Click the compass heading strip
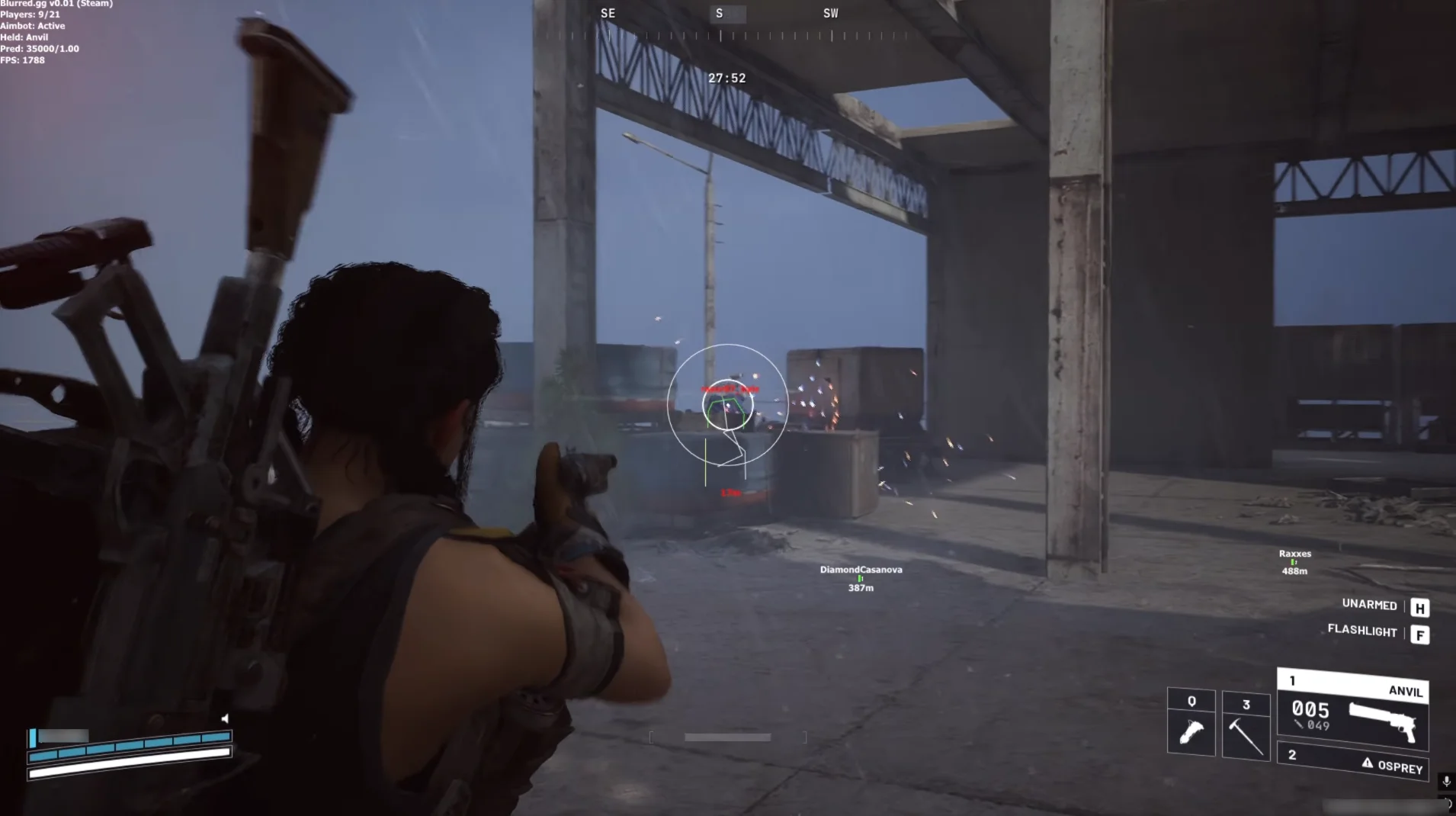This screenshot has height=816, width=1456. 720,24
